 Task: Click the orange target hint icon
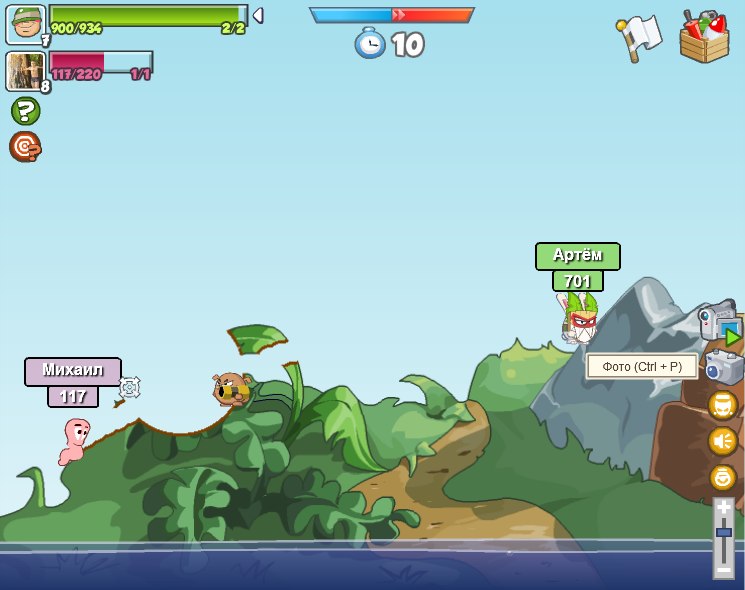pyautogui.click(x=25, y=147)
